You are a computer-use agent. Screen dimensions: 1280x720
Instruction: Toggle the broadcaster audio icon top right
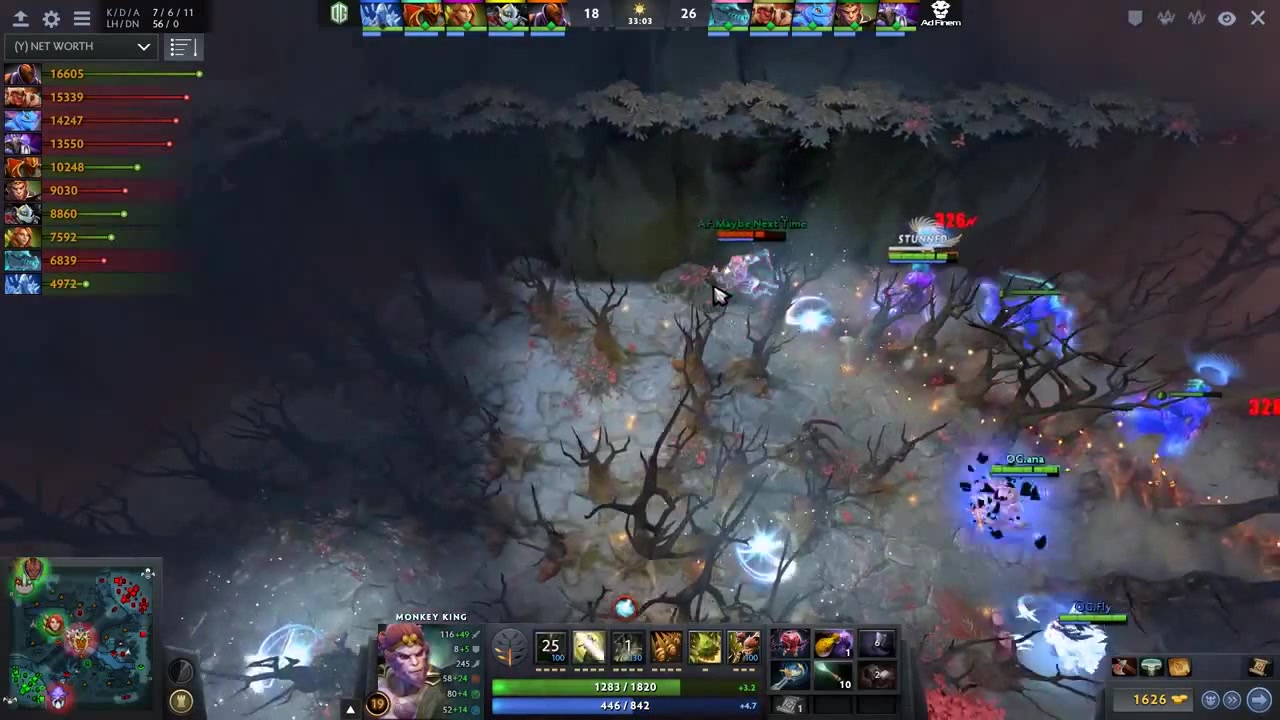[x=1166, y=18]
